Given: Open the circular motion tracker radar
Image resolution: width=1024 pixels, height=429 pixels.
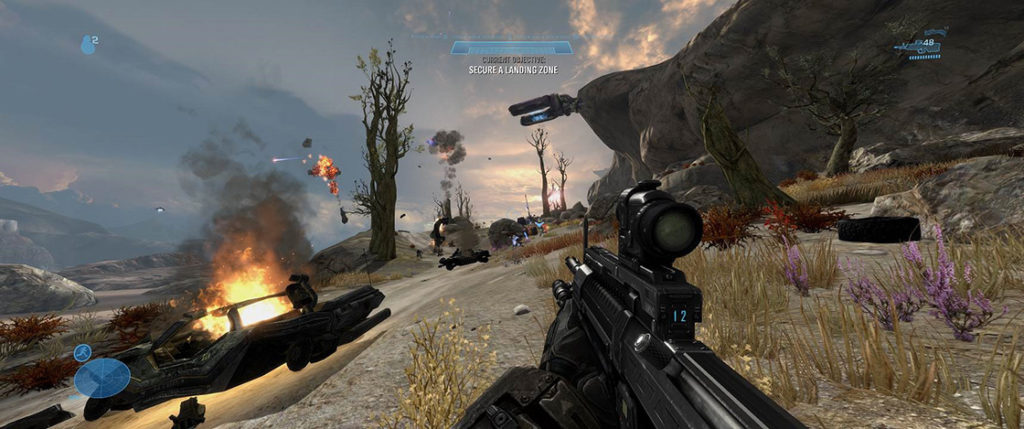Looking at the screenshot, I should [102, 378].
